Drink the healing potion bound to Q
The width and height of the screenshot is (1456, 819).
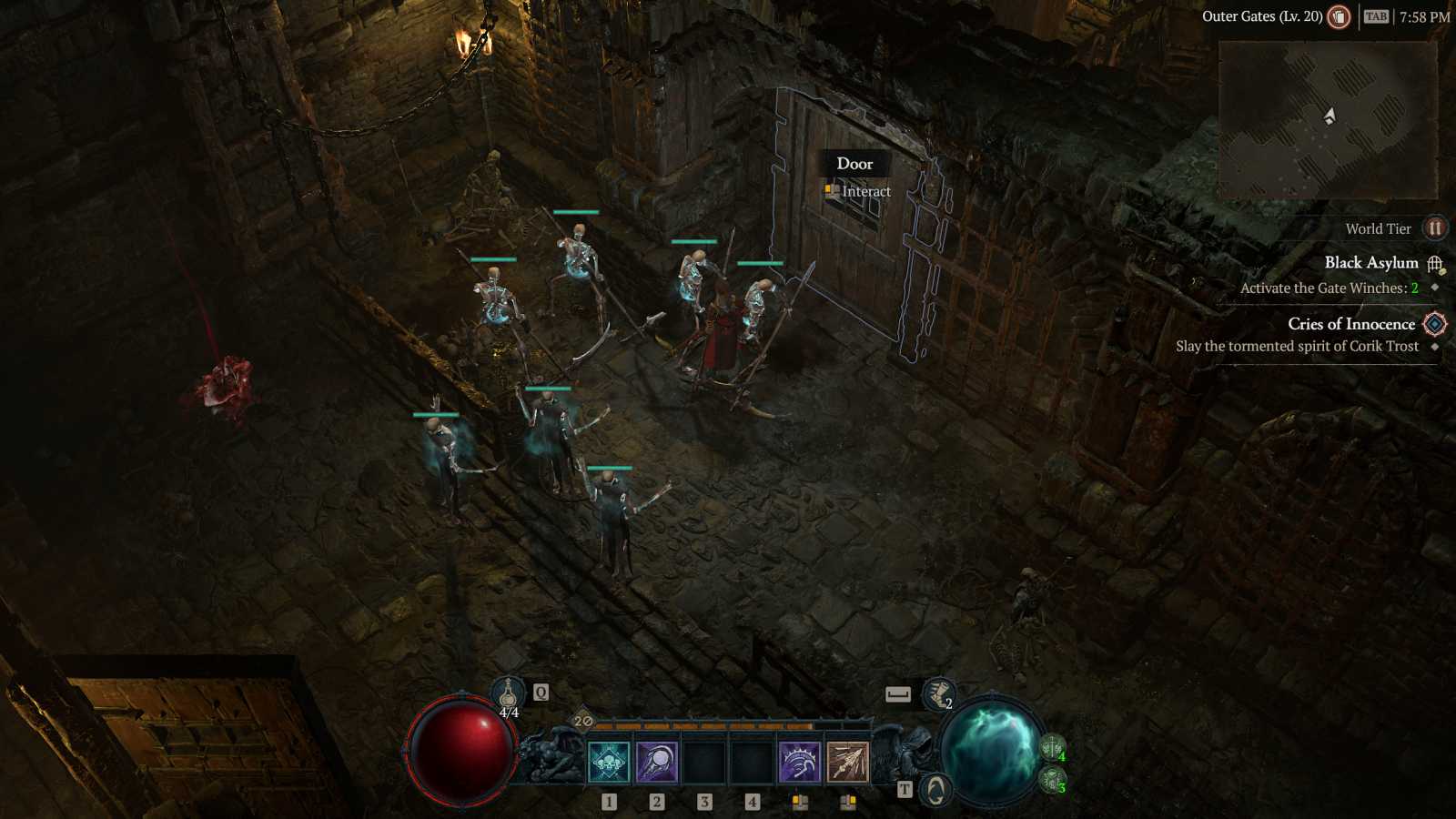pyautogui.click(x=507, y=693)
